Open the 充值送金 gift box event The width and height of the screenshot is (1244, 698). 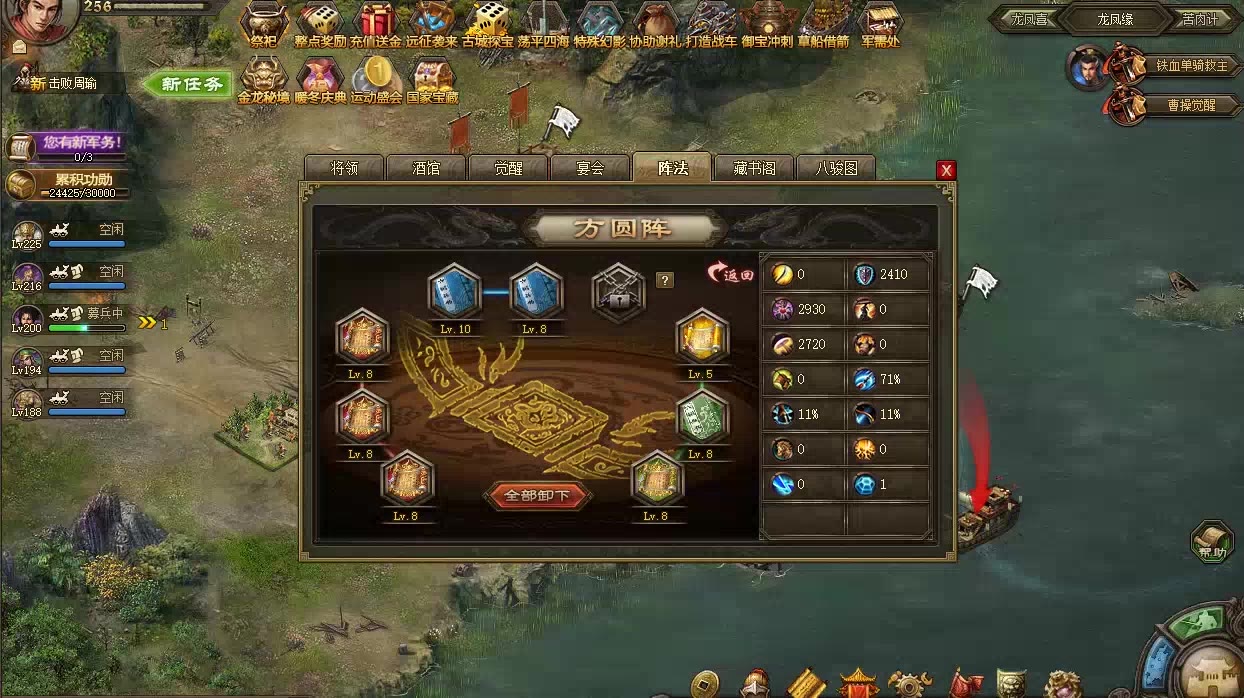coord(376,26)
